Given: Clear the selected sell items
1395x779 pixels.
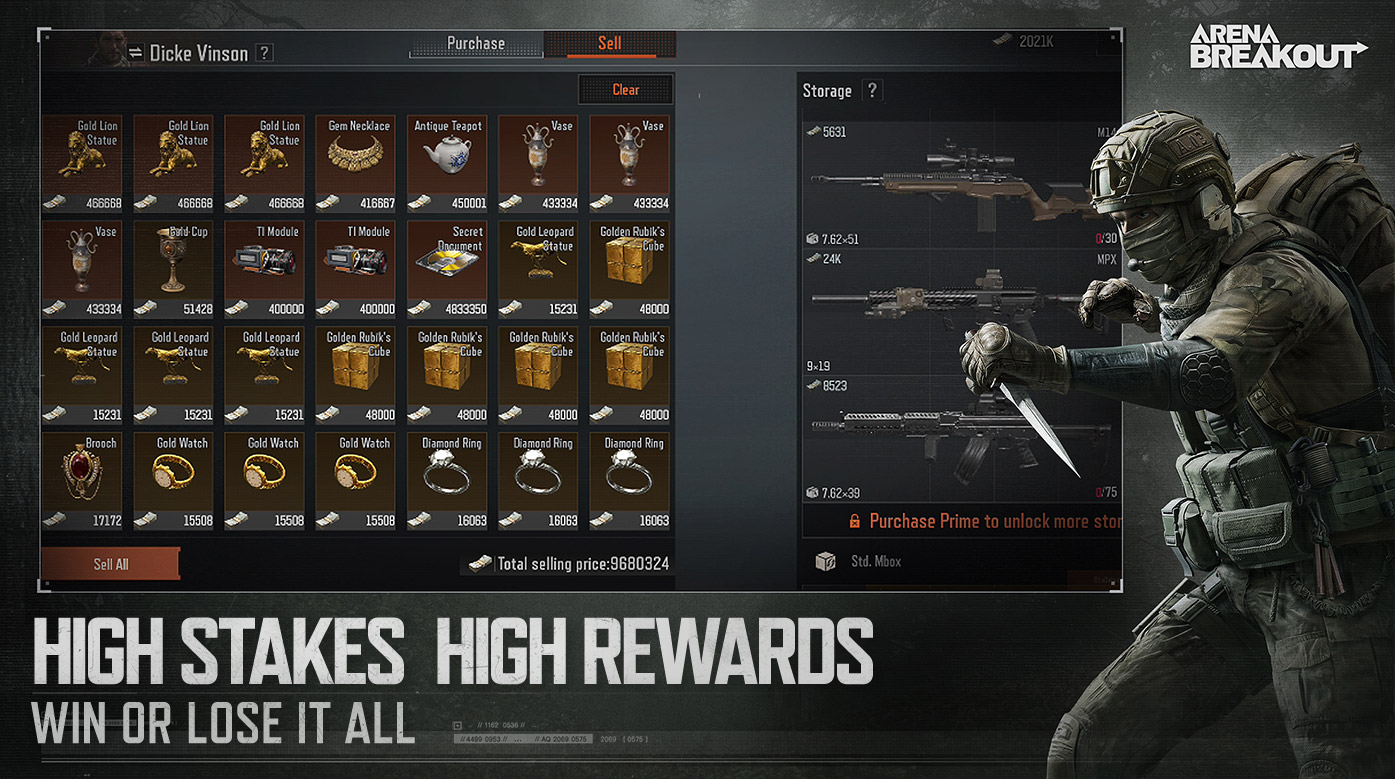Looking at the screenshot, I should coord(625,90).
